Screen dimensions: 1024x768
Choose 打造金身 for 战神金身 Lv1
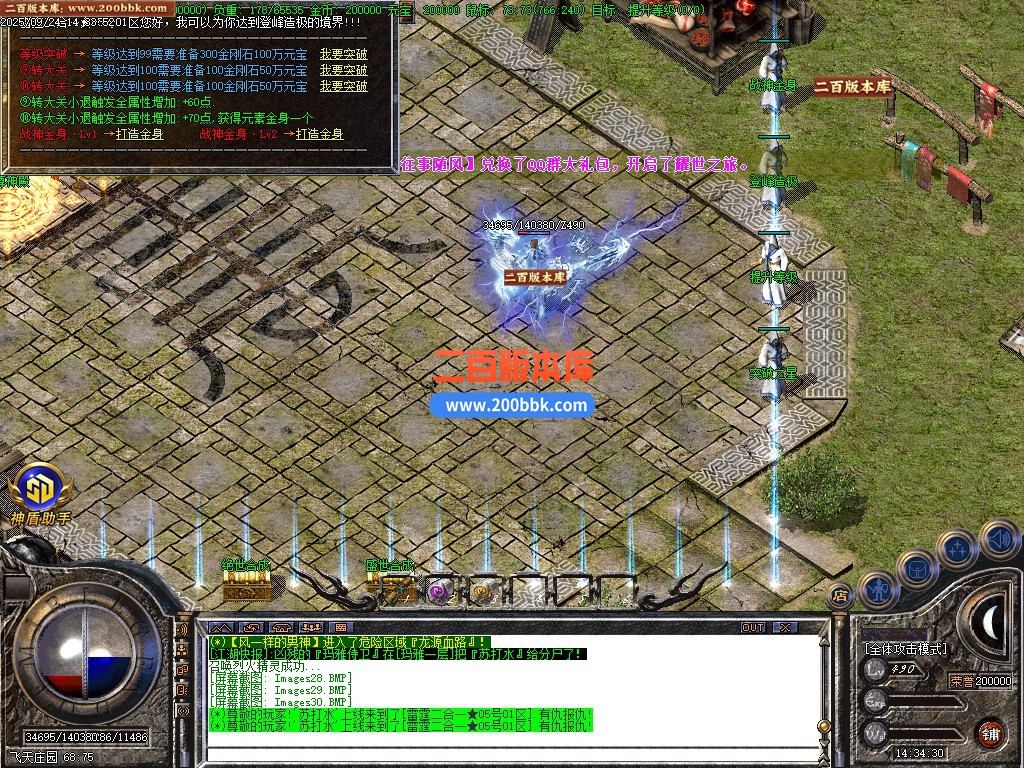(x=139, y=134)
